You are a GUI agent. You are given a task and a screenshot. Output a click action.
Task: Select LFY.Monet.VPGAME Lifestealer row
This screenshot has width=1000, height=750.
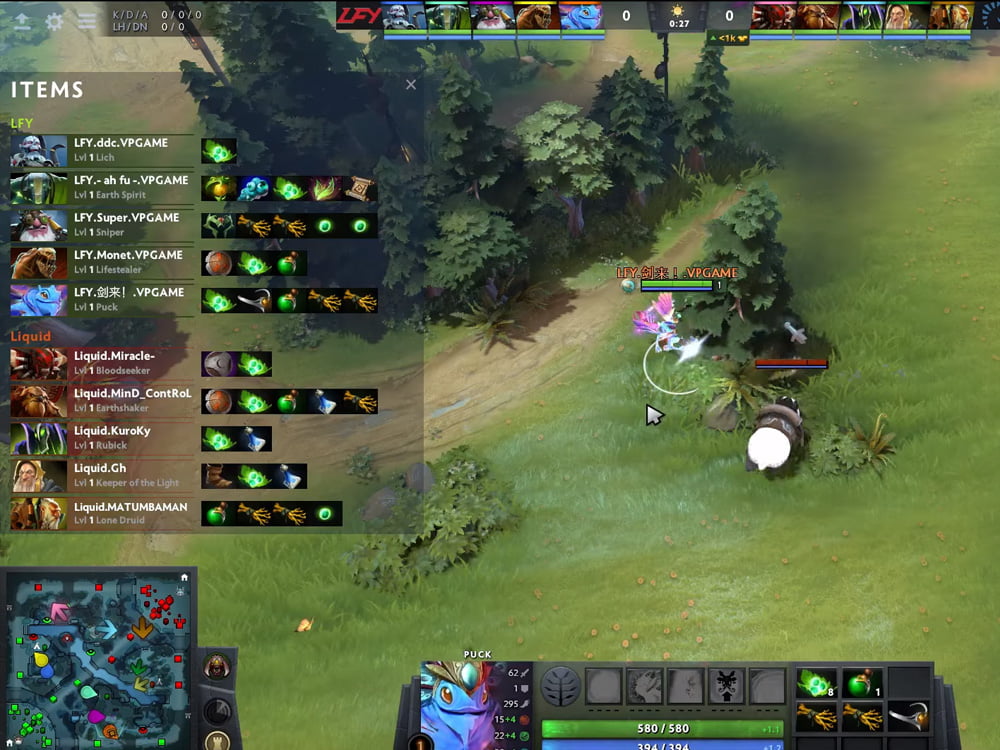click(x=102, y=262)
